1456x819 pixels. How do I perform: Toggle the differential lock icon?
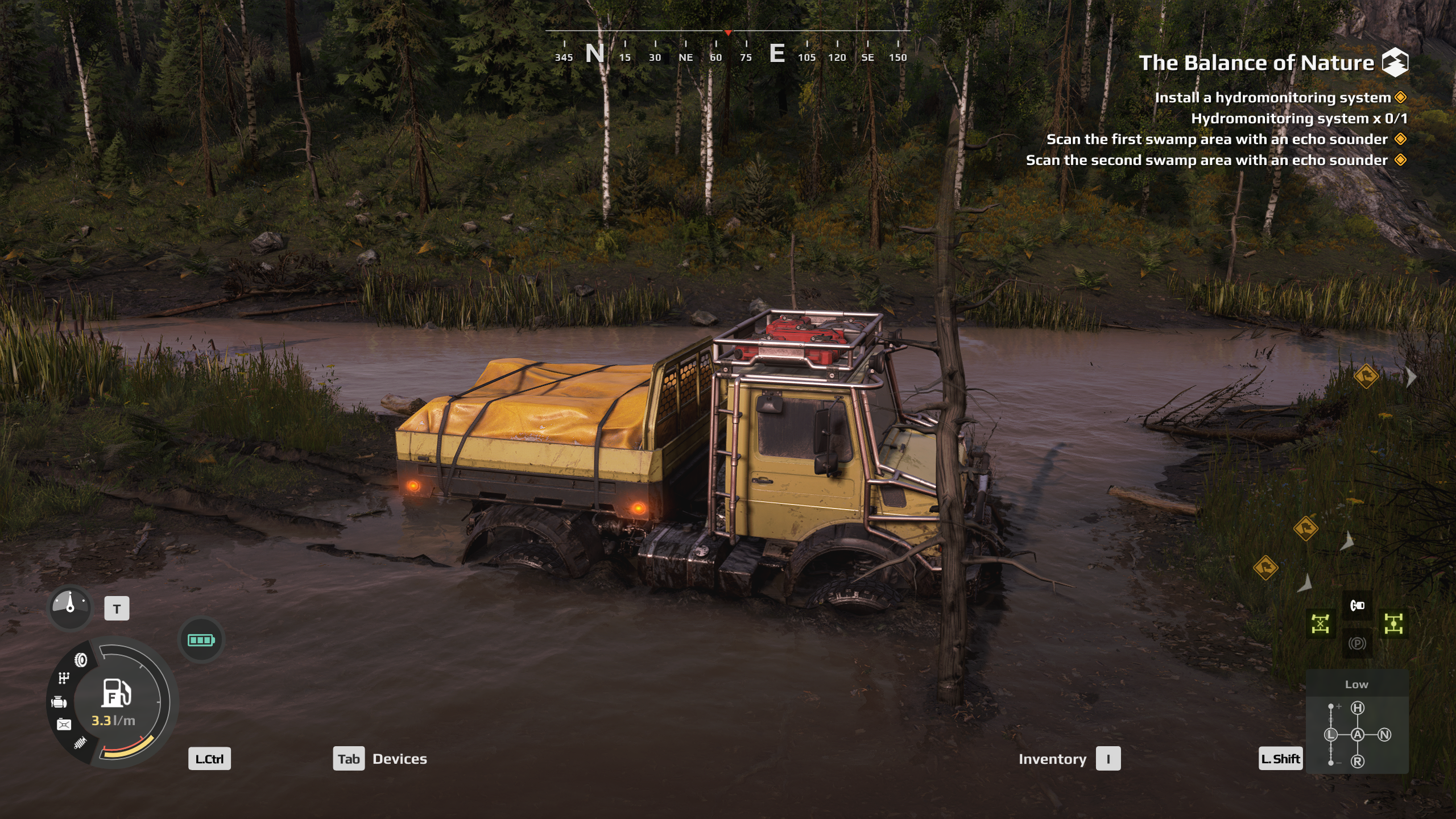tap(1320, 624)
